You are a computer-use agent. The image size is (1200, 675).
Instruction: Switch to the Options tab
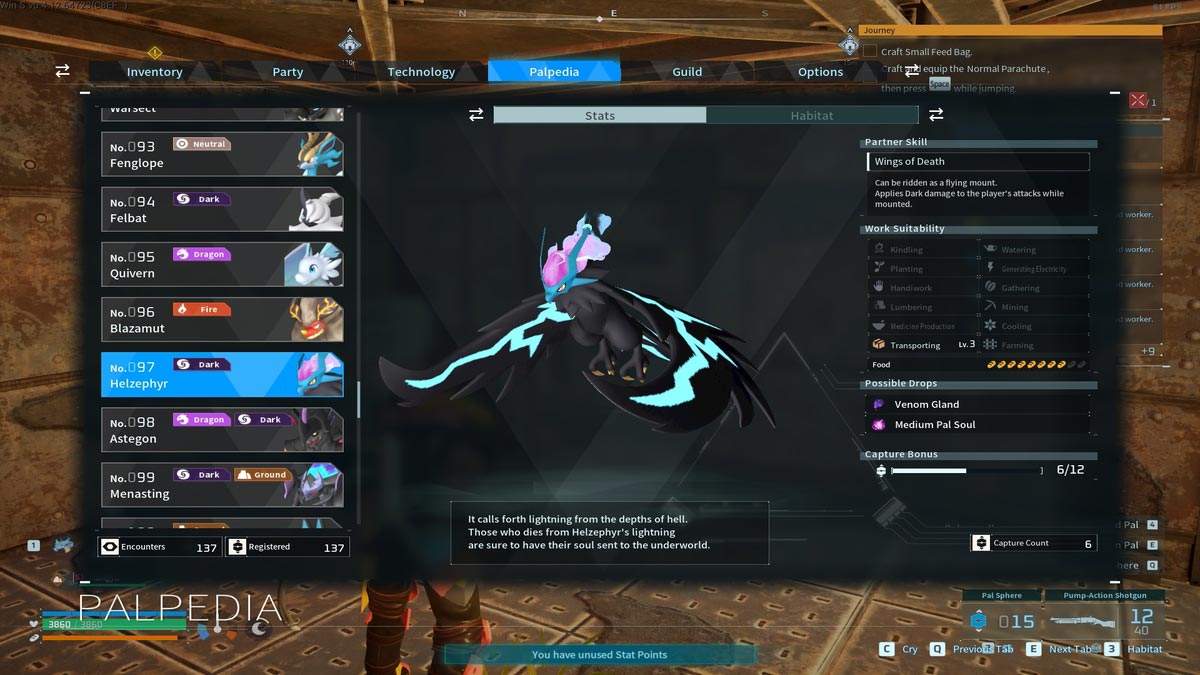click(x=820, y=72)
